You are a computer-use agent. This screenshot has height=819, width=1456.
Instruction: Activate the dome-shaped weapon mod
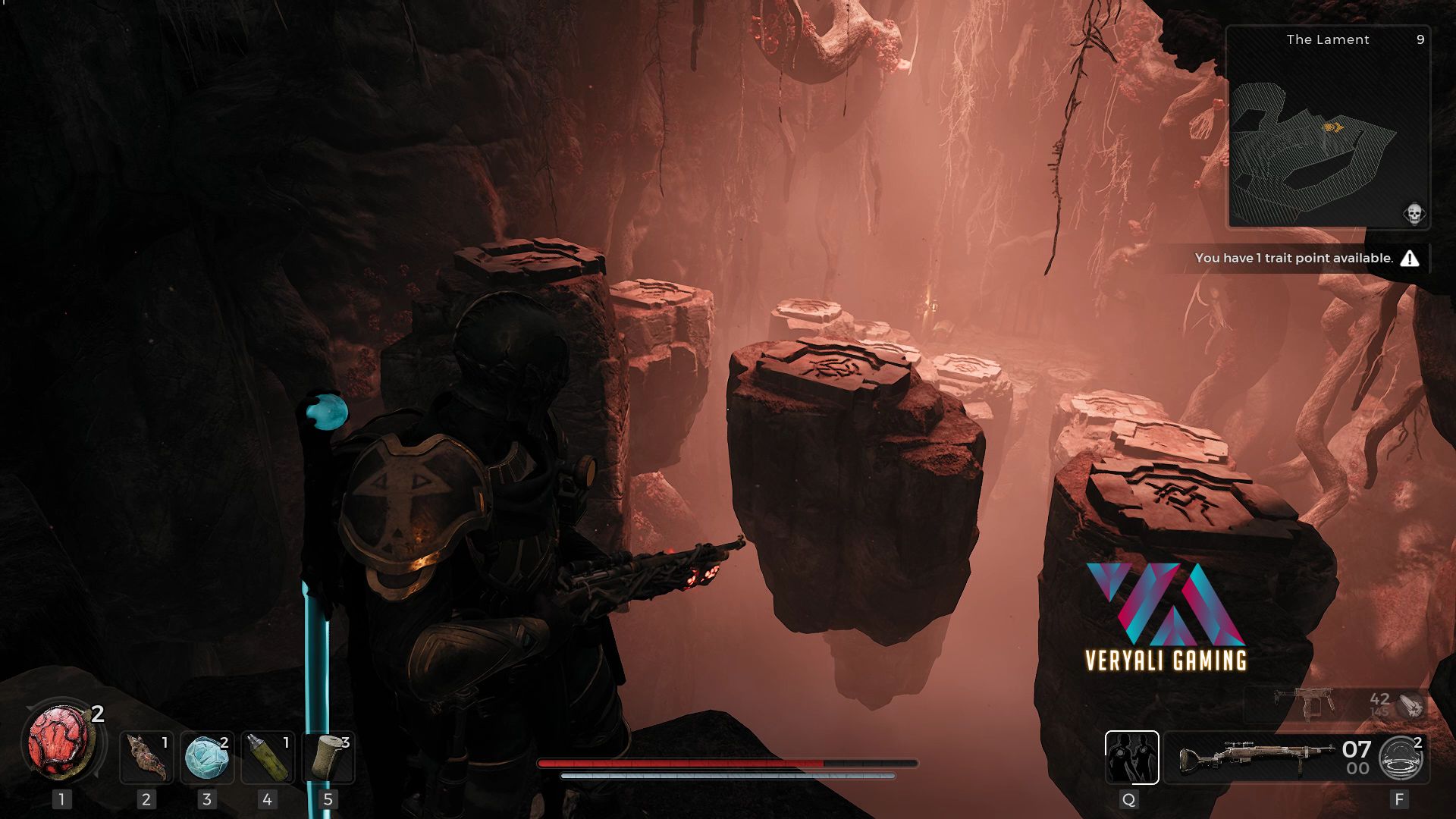coord(1400,758)
